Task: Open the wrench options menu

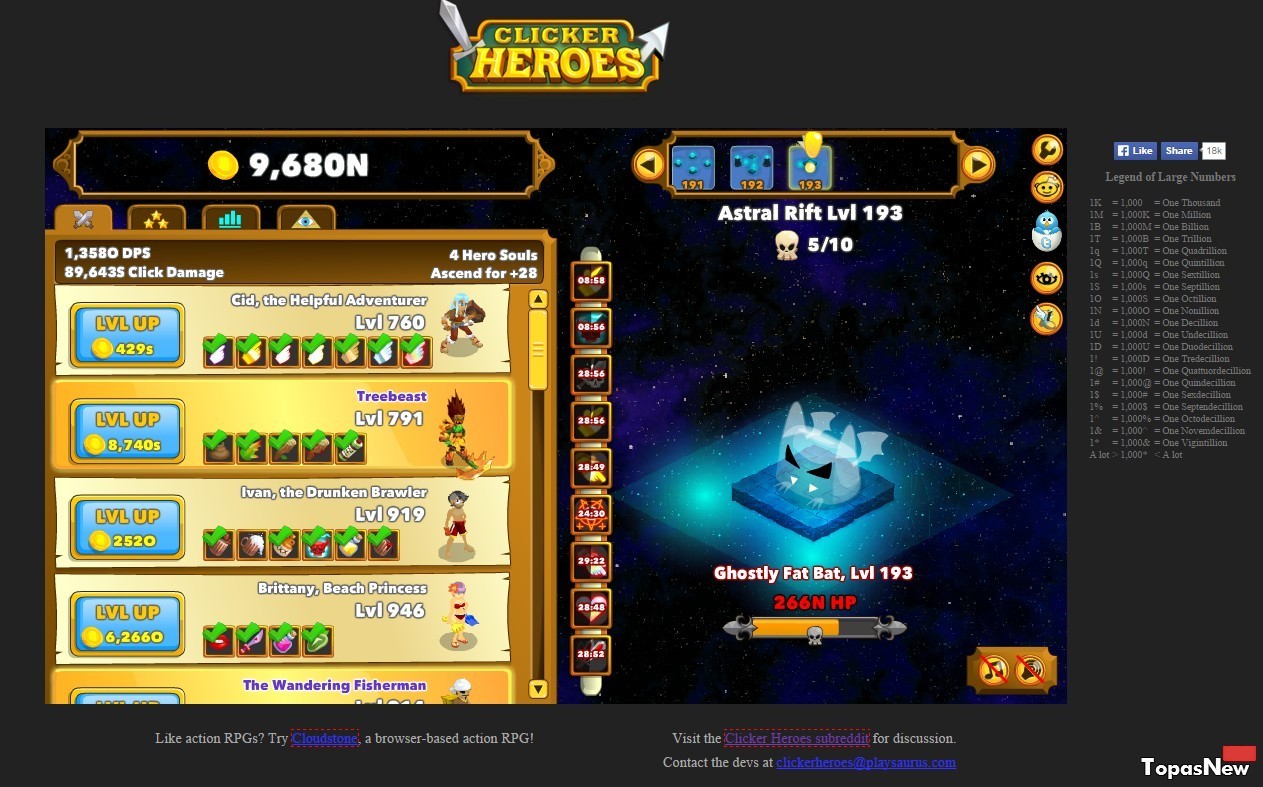Action: tap(1047, 150)
